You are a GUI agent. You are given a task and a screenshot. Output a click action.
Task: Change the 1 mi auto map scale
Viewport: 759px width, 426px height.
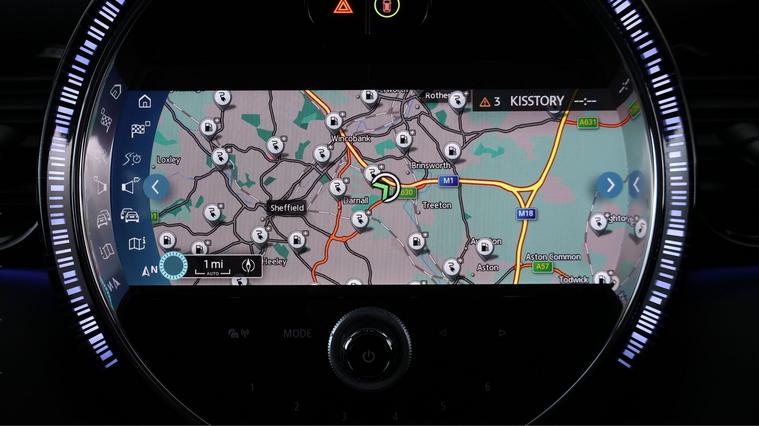point(214,266)
